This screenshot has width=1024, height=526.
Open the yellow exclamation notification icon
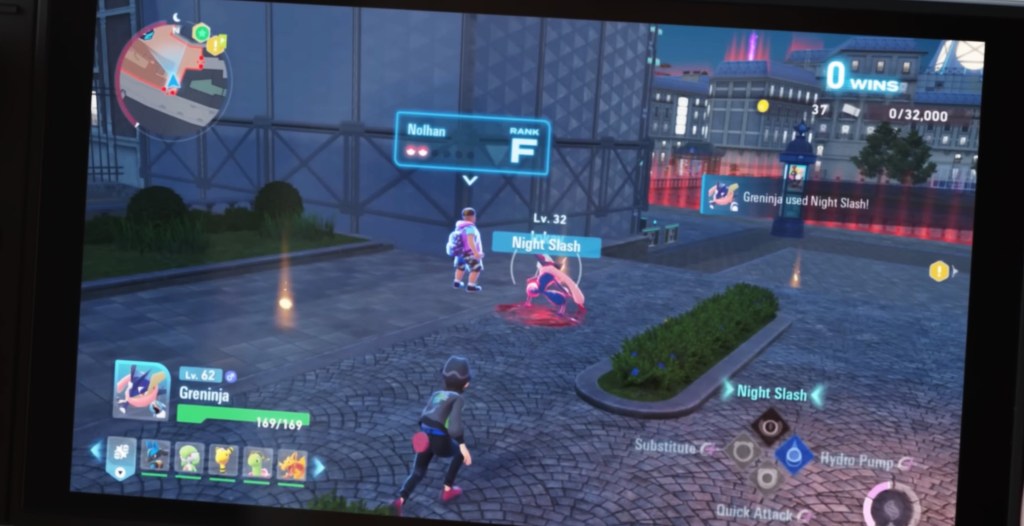point(938,270)
